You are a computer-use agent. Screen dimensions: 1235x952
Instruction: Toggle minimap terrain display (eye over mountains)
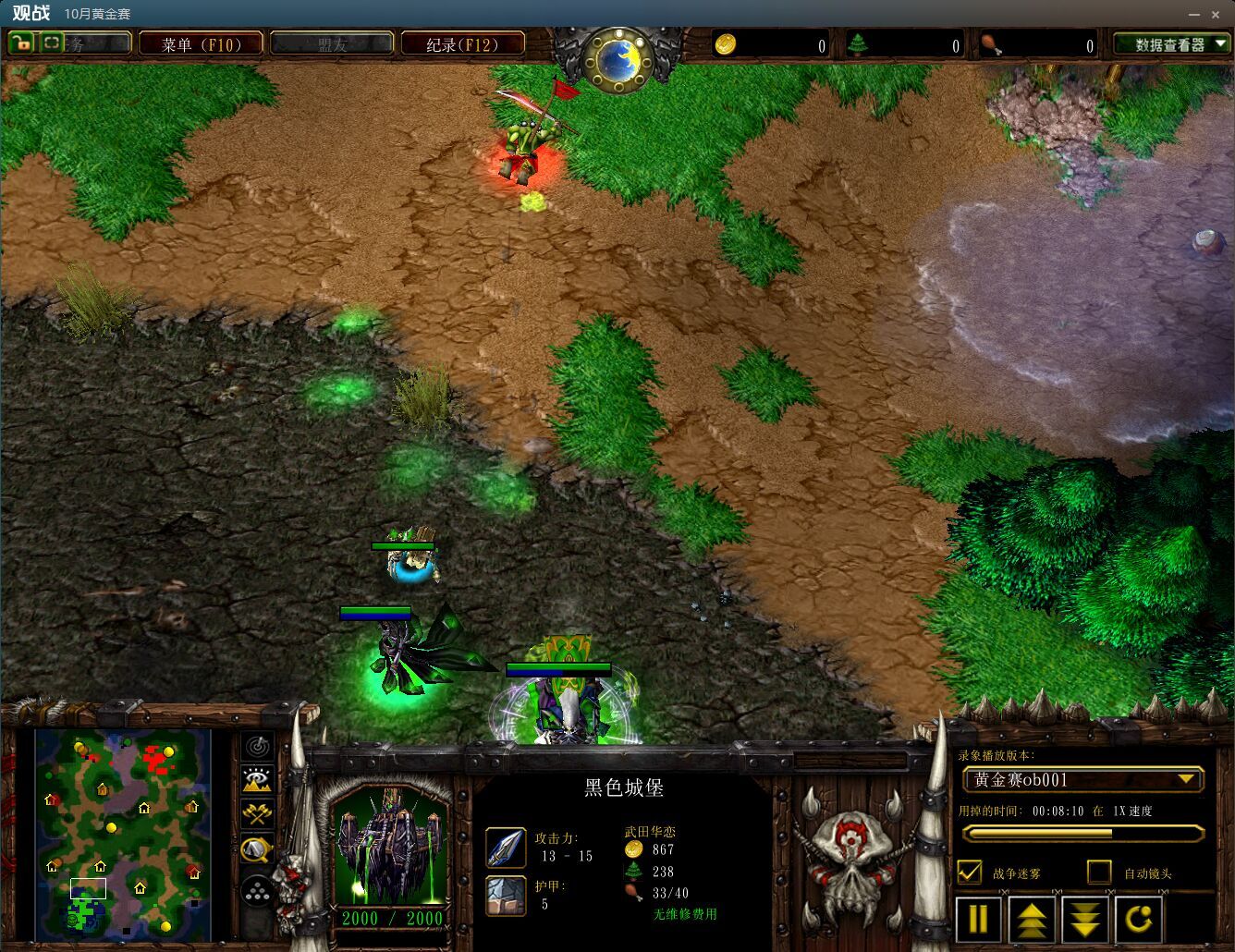point(257,779)
